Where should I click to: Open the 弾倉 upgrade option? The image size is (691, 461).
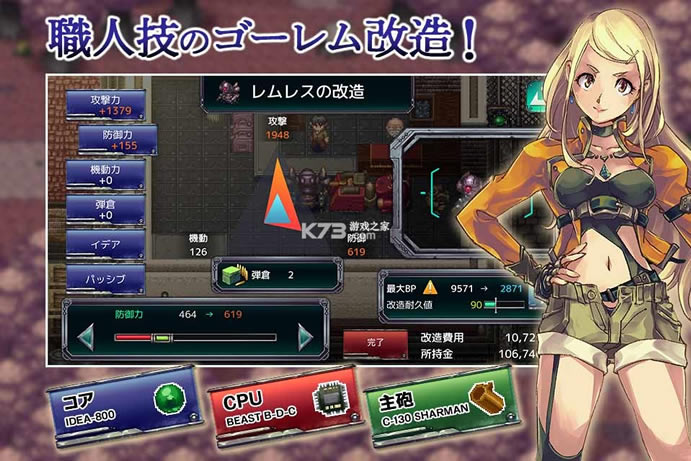click(105, 209)
